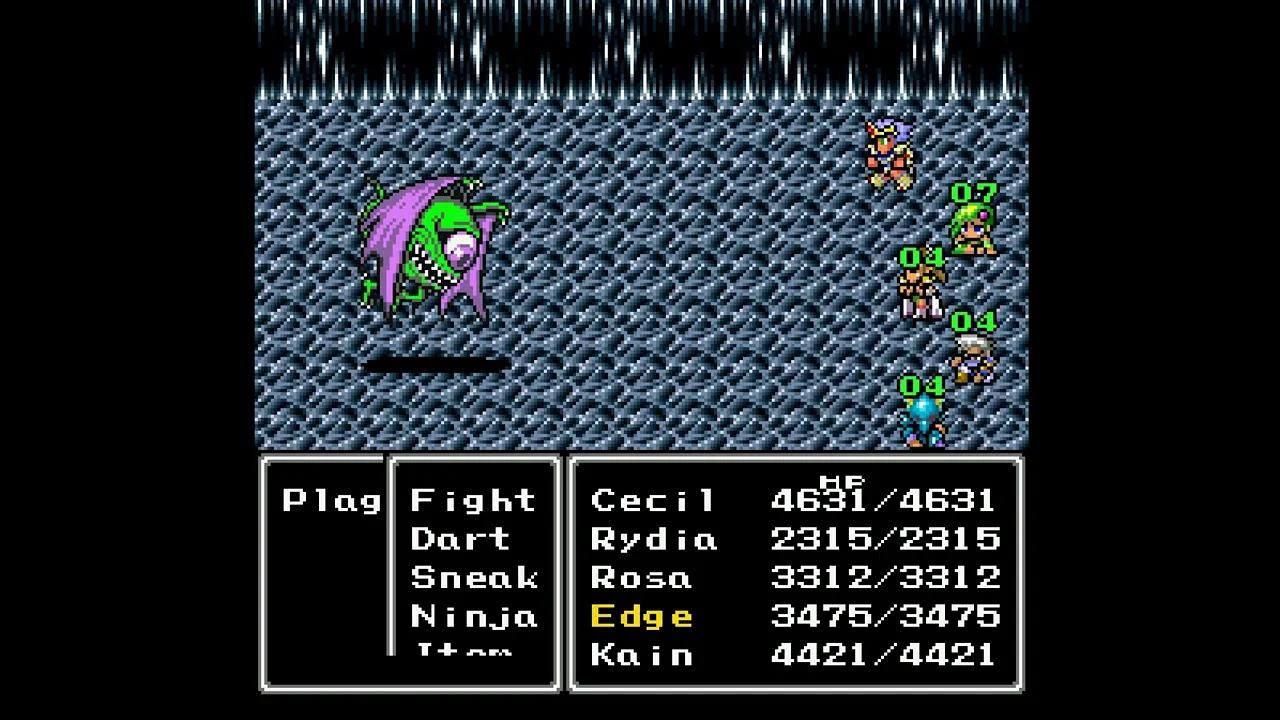The height and width of the screenshot is (720, 1280).
Task: Choose the Fight command
Action: click(x=472, y=500)
